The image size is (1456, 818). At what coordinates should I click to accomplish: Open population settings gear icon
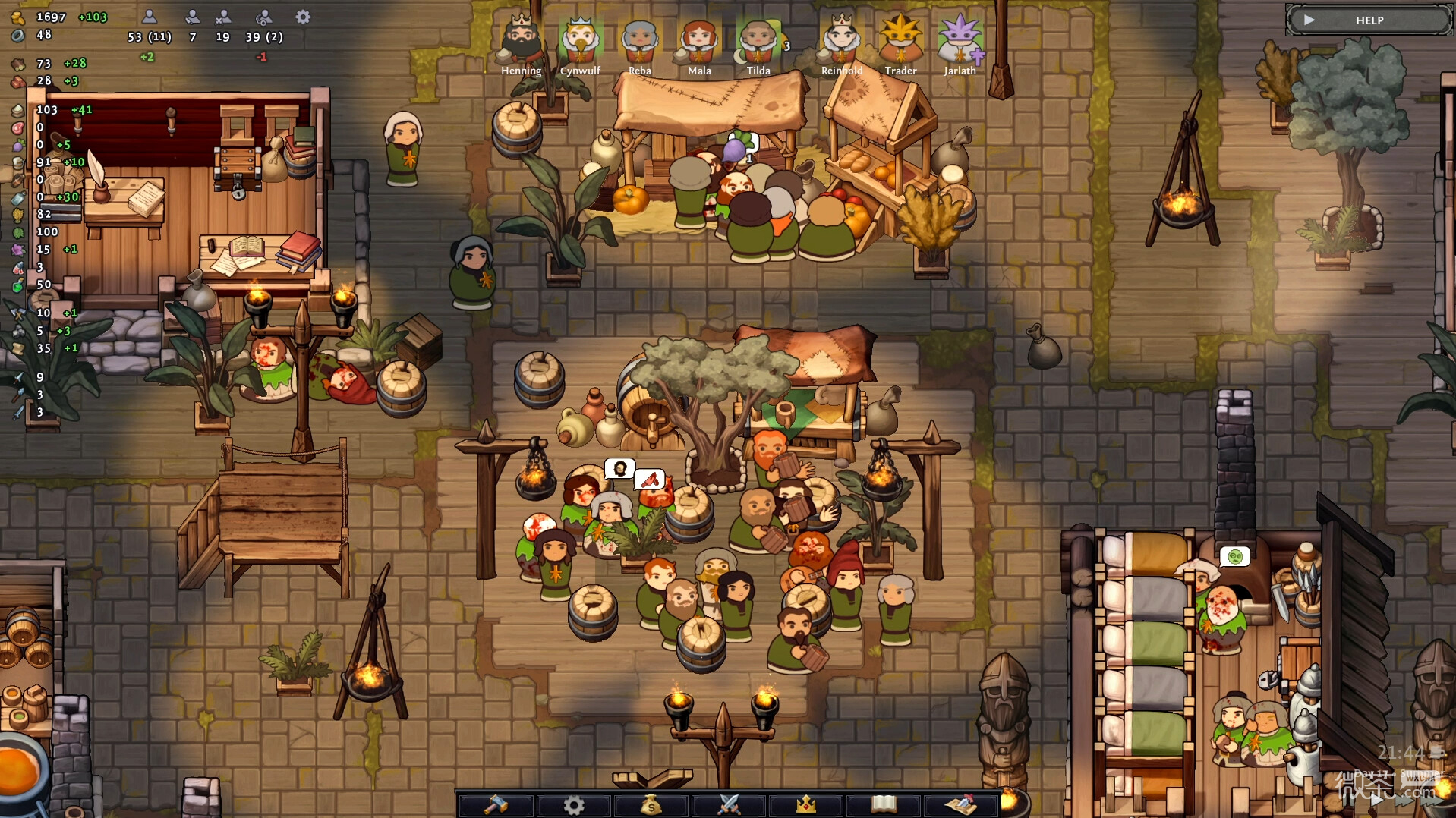(x=303, y=17)
